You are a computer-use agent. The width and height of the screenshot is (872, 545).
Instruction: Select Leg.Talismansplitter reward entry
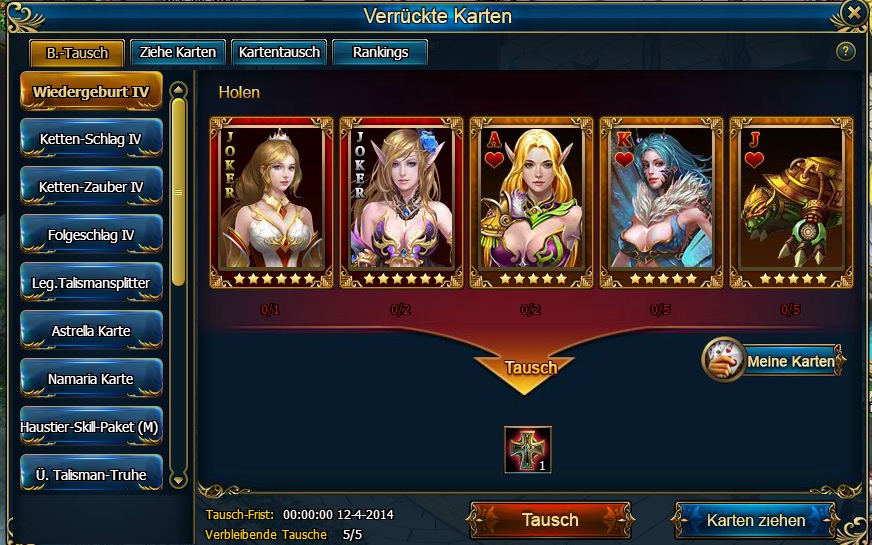tap(91, 284)
